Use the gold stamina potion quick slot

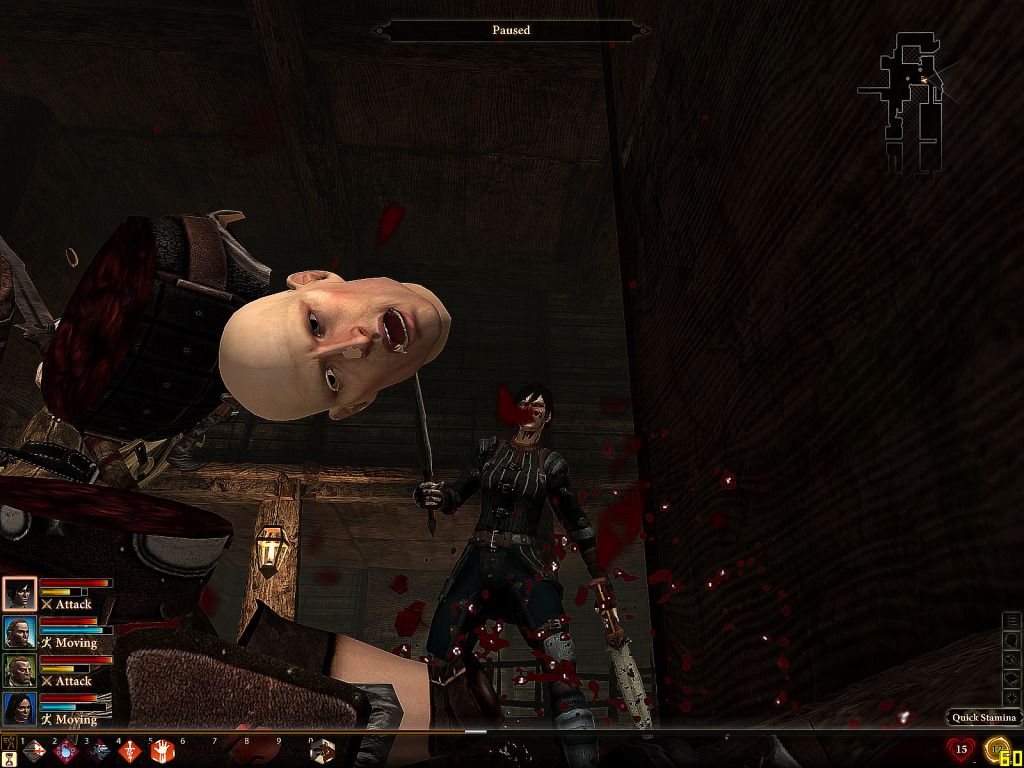pyautogui.click(x=997, y=748)
